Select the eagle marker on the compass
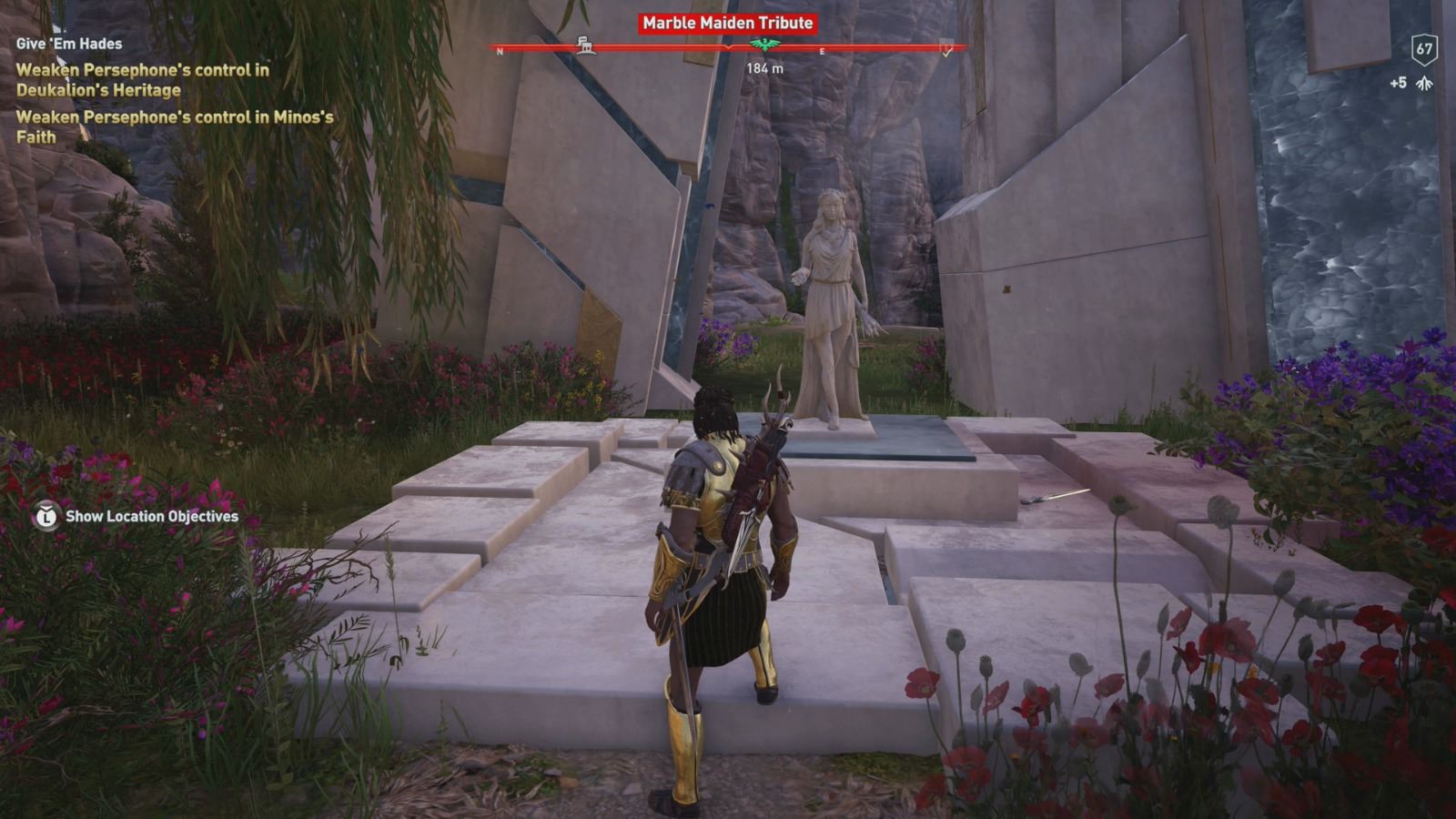 coord(764,45)
